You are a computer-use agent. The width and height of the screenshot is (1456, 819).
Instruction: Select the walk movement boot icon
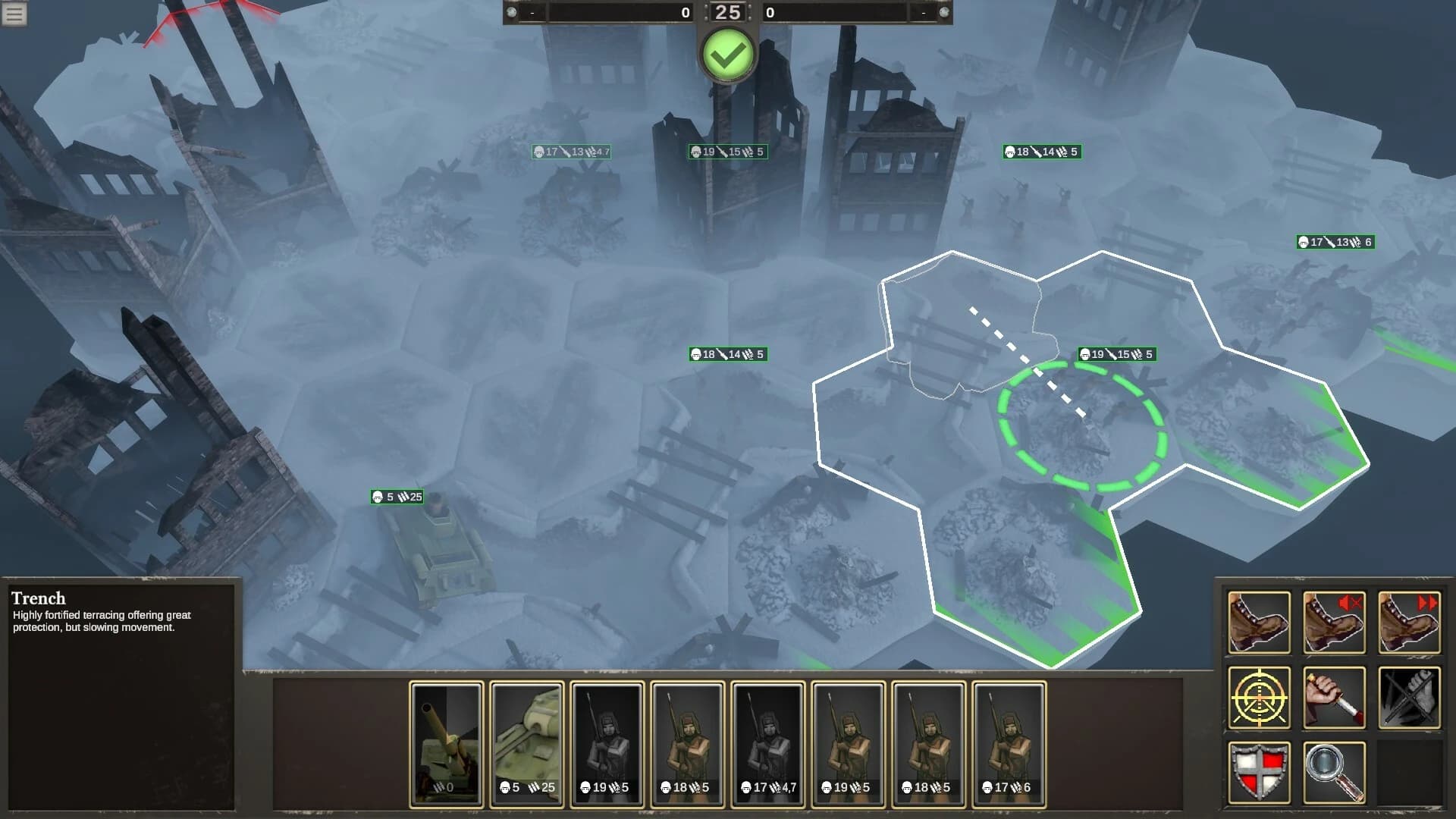[x=1258, y=622]
